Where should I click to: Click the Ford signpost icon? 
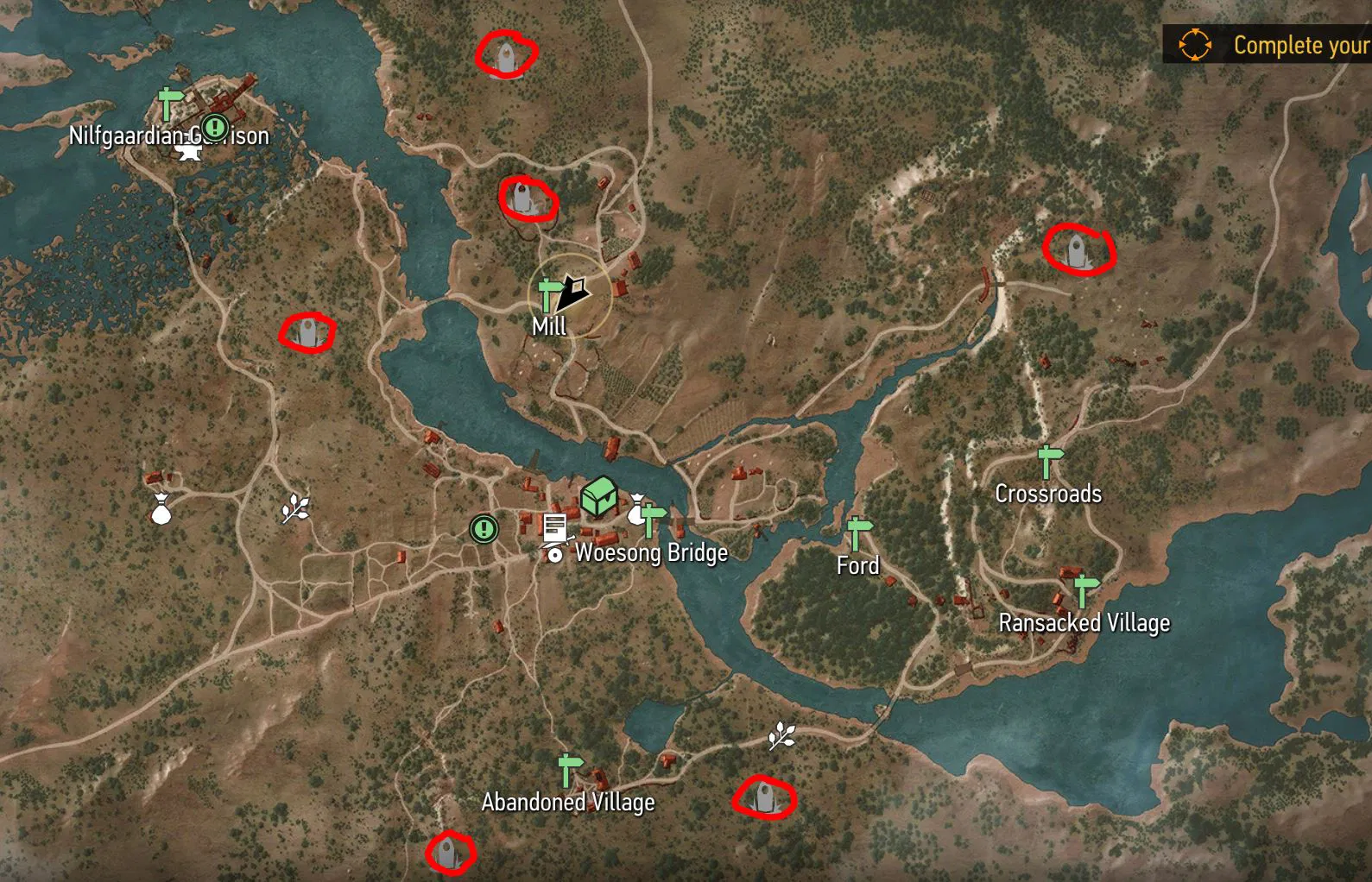(857, 533)
